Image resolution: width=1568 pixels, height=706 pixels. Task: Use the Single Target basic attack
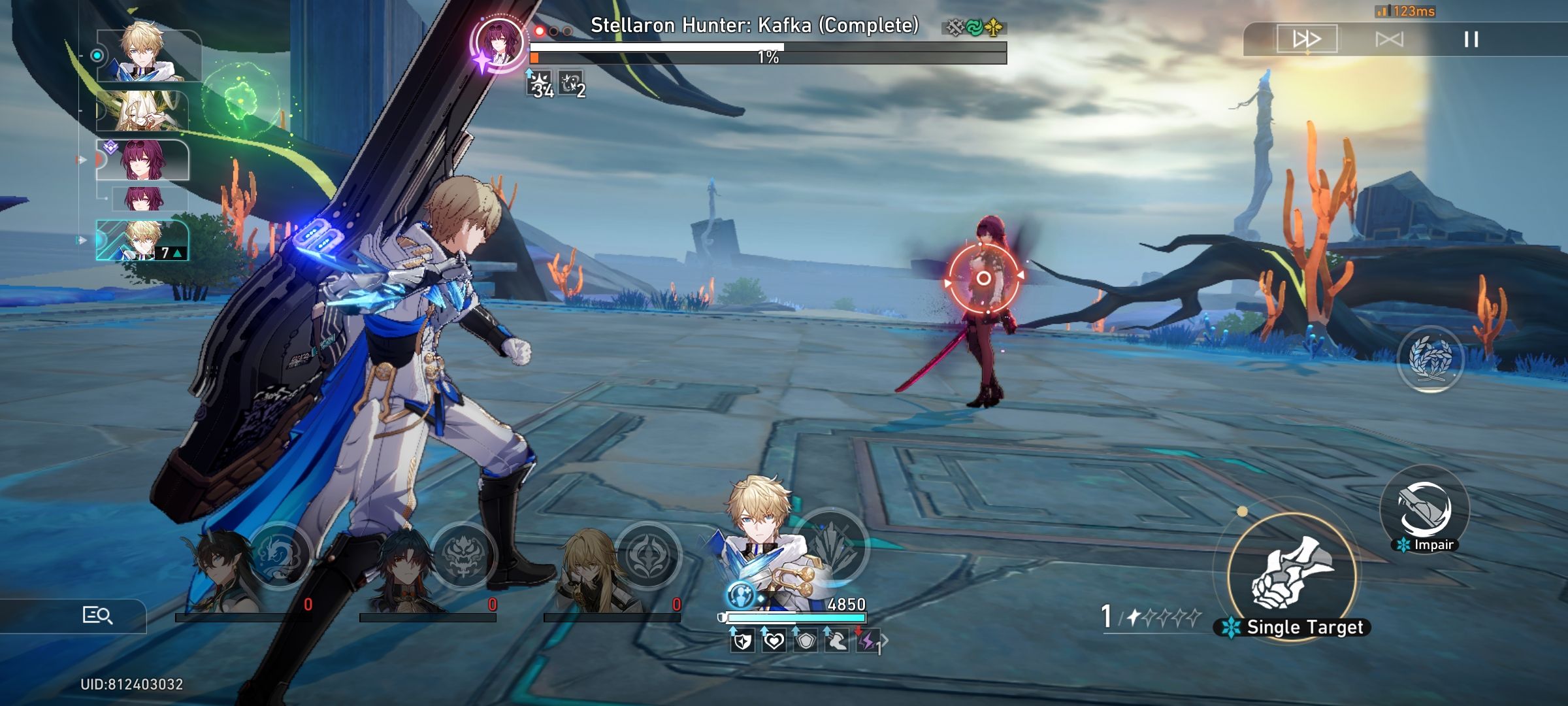coord(1292,575)
